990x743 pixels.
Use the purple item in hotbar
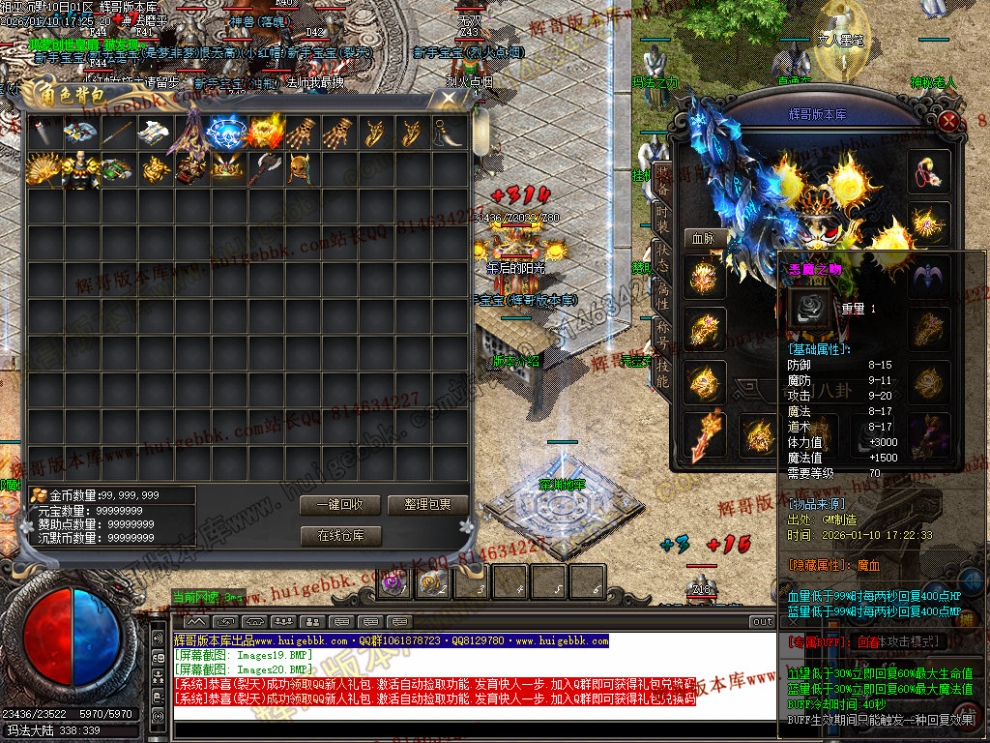pyautogui.click(x=394, y=582)
